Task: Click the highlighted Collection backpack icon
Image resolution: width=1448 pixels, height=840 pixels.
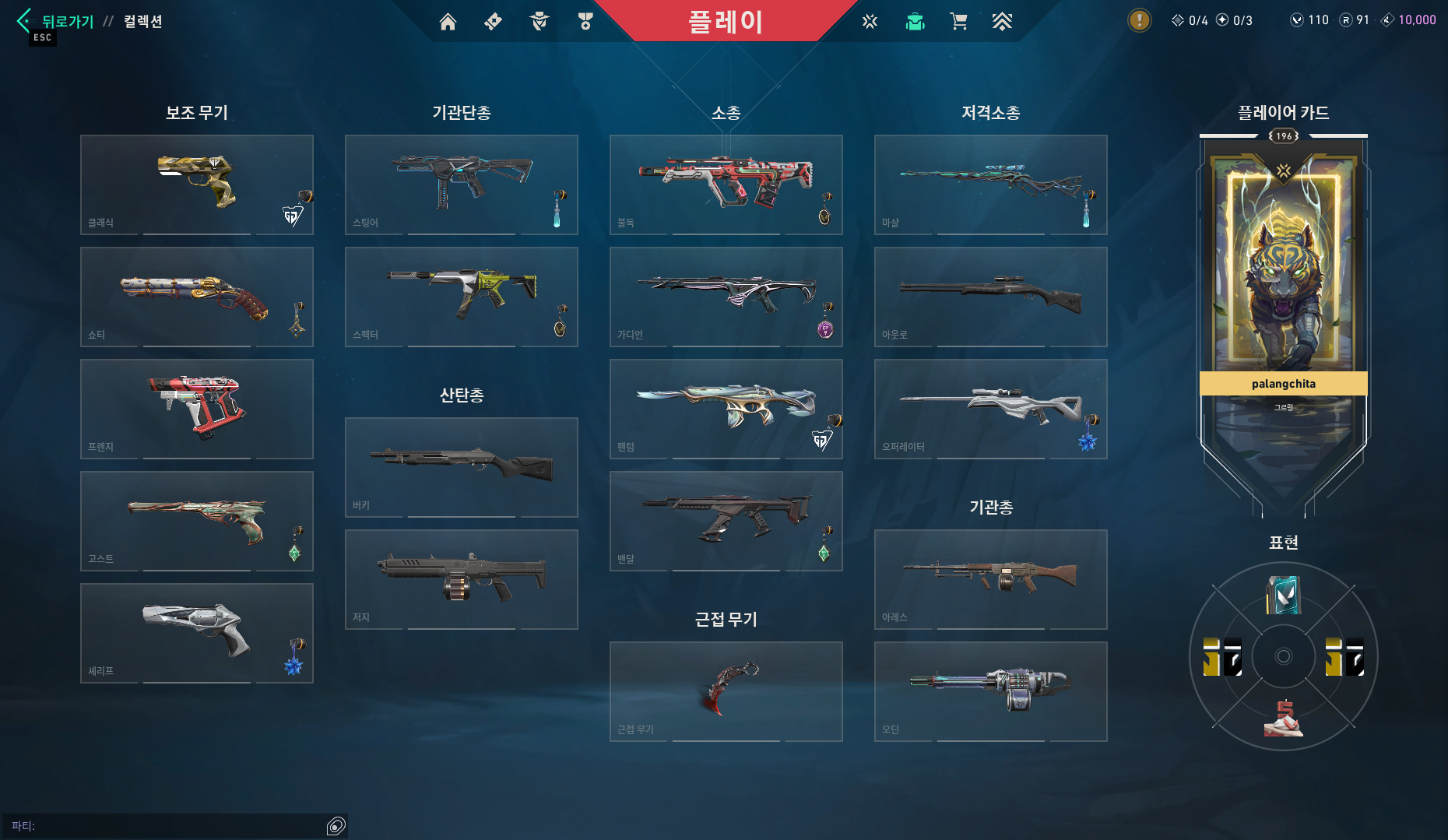Action: (915, 21)
